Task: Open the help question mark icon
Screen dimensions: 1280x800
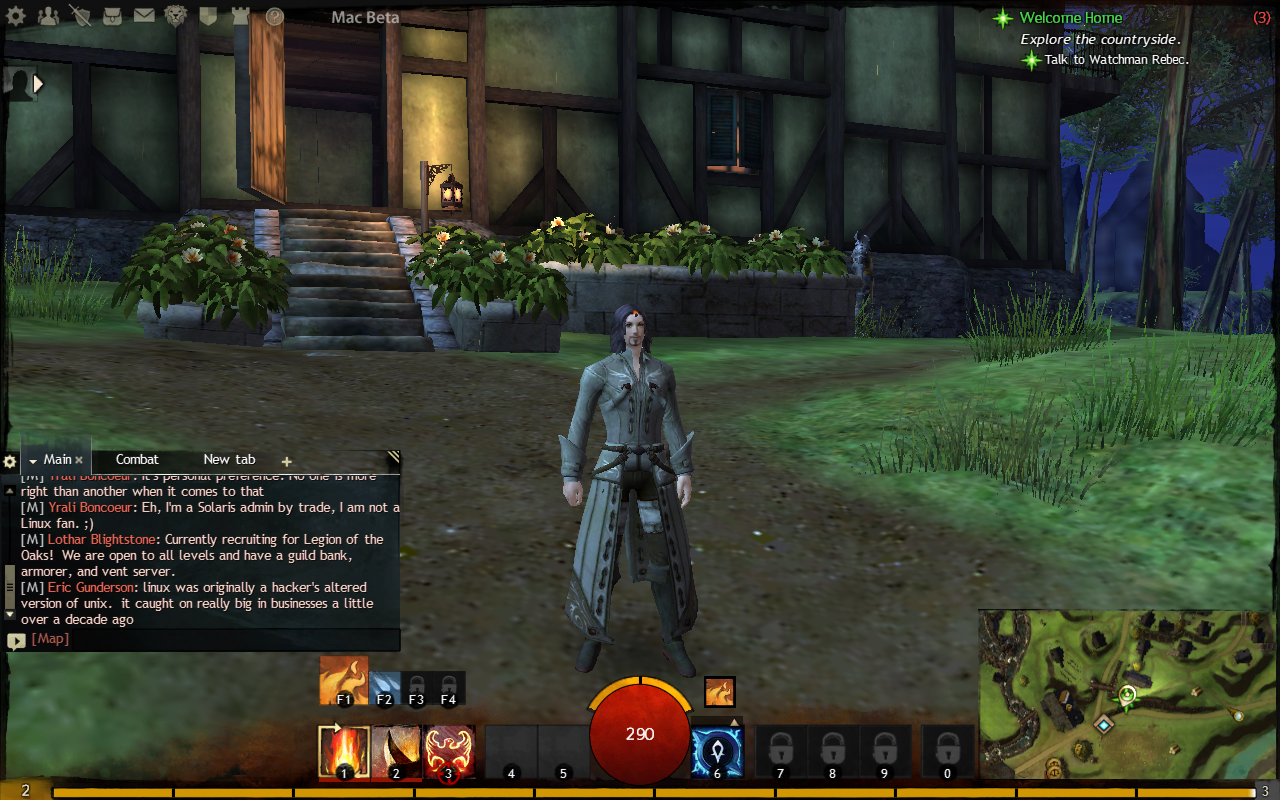Action: coord(274,16)
